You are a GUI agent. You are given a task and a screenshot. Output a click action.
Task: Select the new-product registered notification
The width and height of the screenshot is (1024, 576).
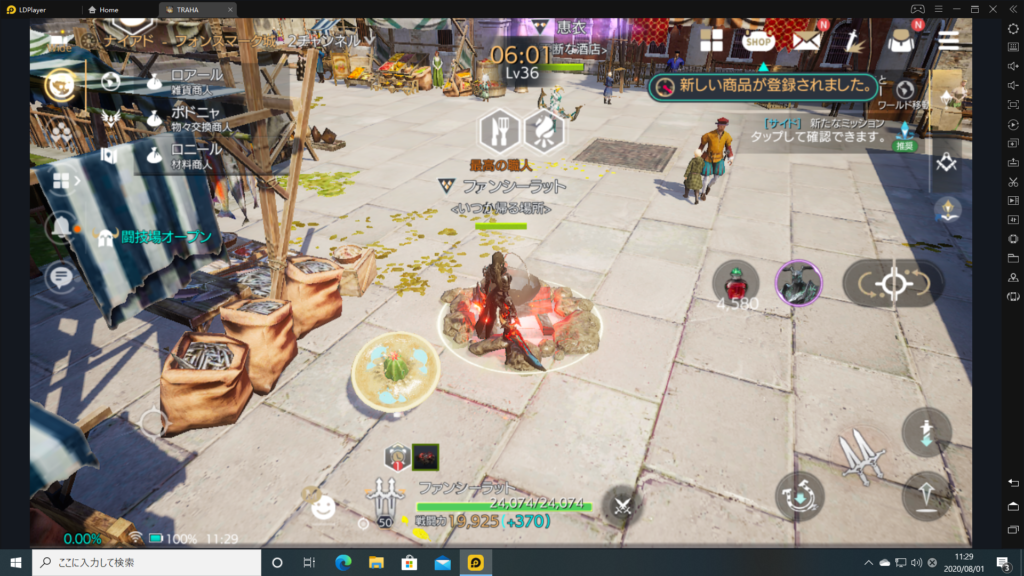763,87
